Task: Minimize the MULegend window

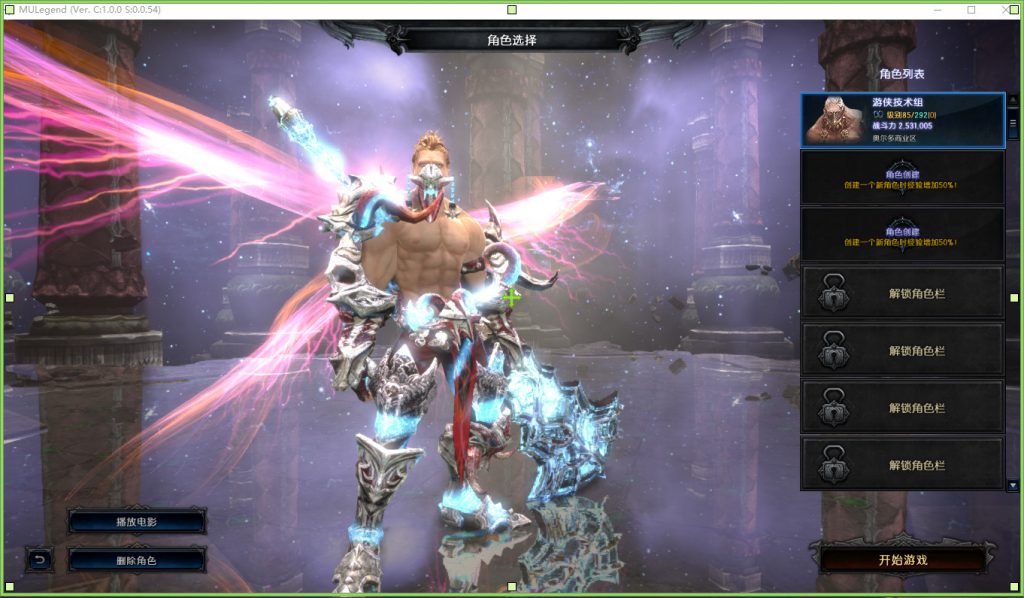Action: (x=937, y=10)
